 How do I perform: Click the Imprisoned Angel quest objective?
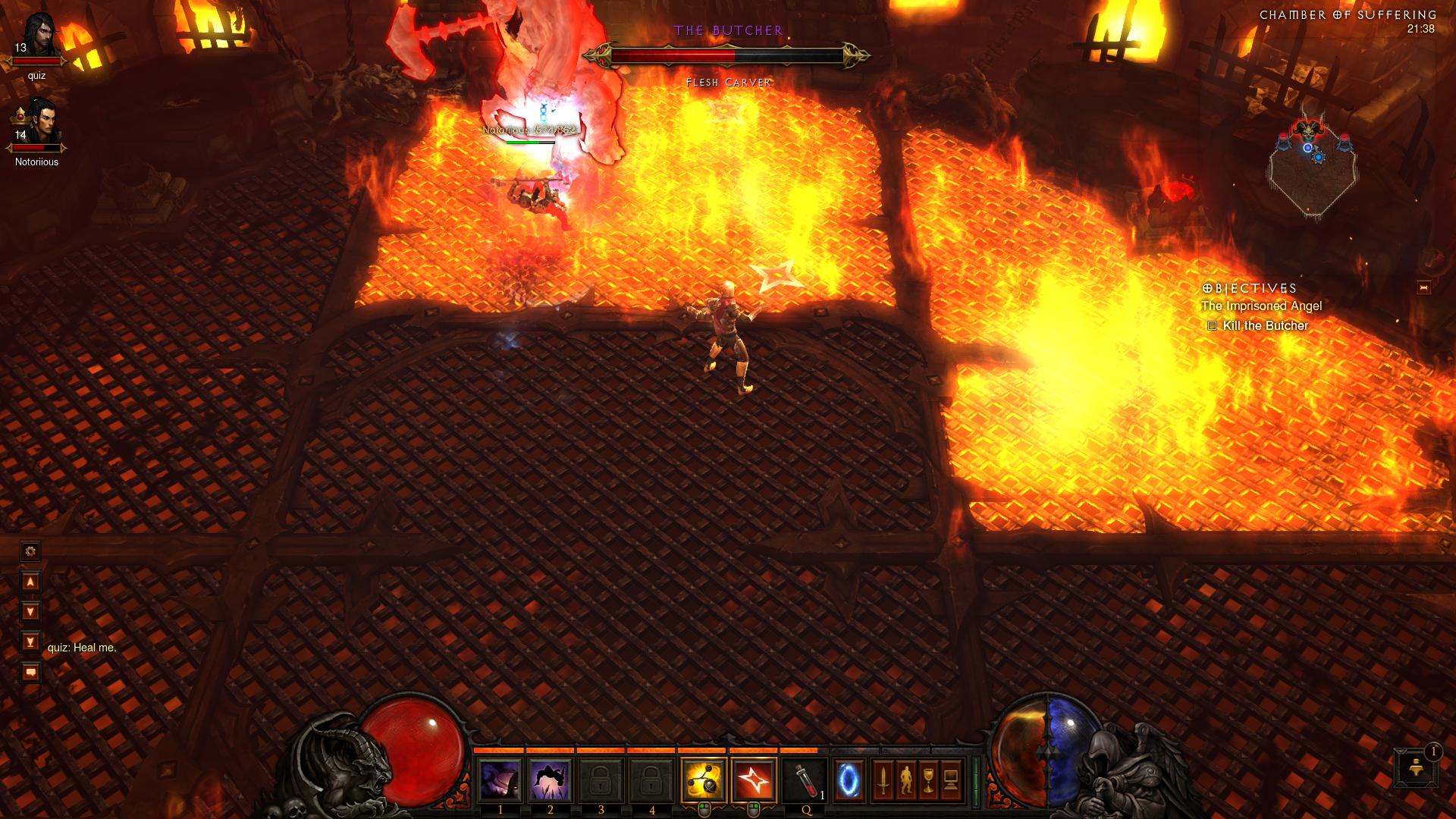tap(1261, 306)
